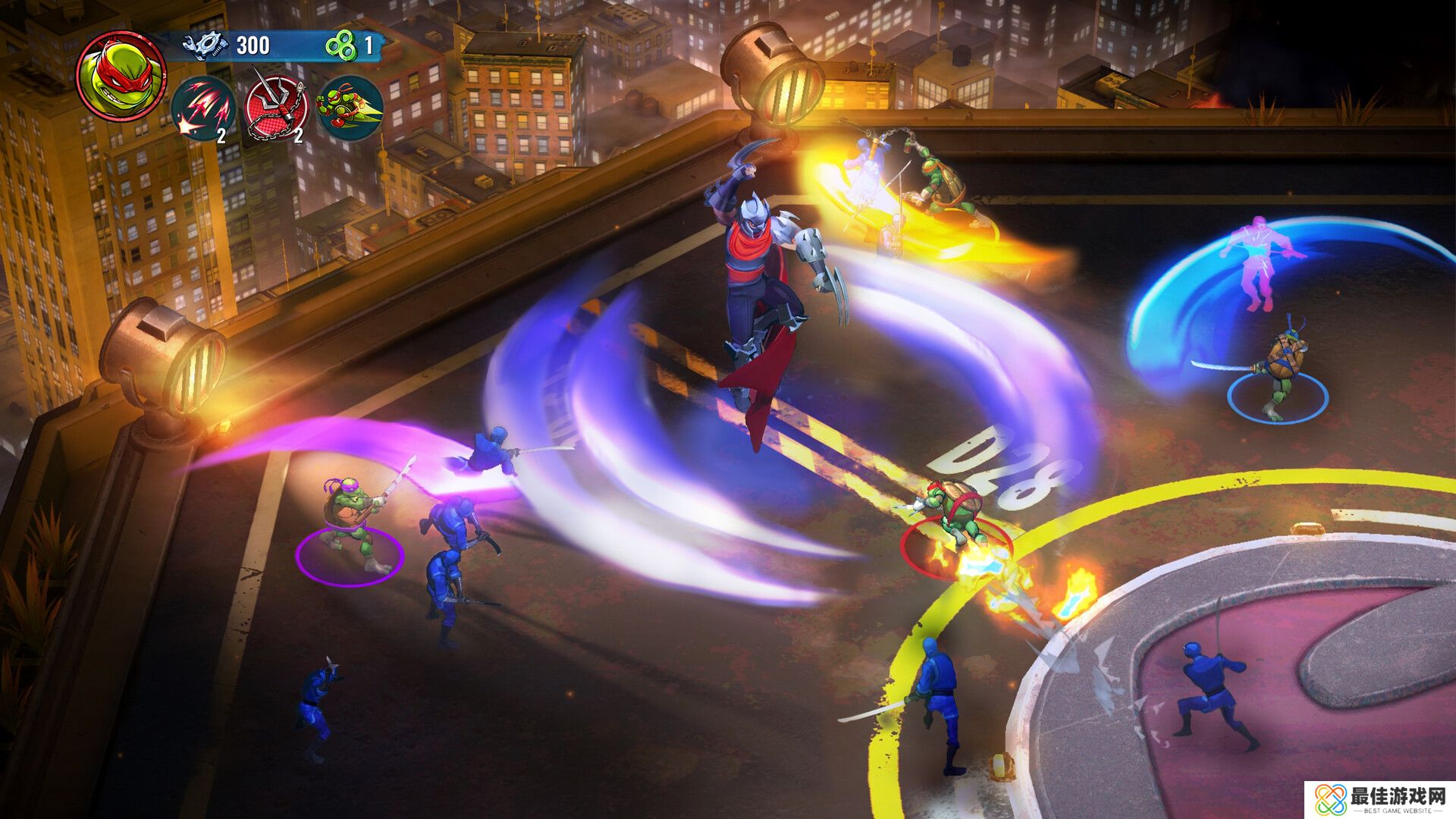Activate the red slash dash ability

pos(203,108)
